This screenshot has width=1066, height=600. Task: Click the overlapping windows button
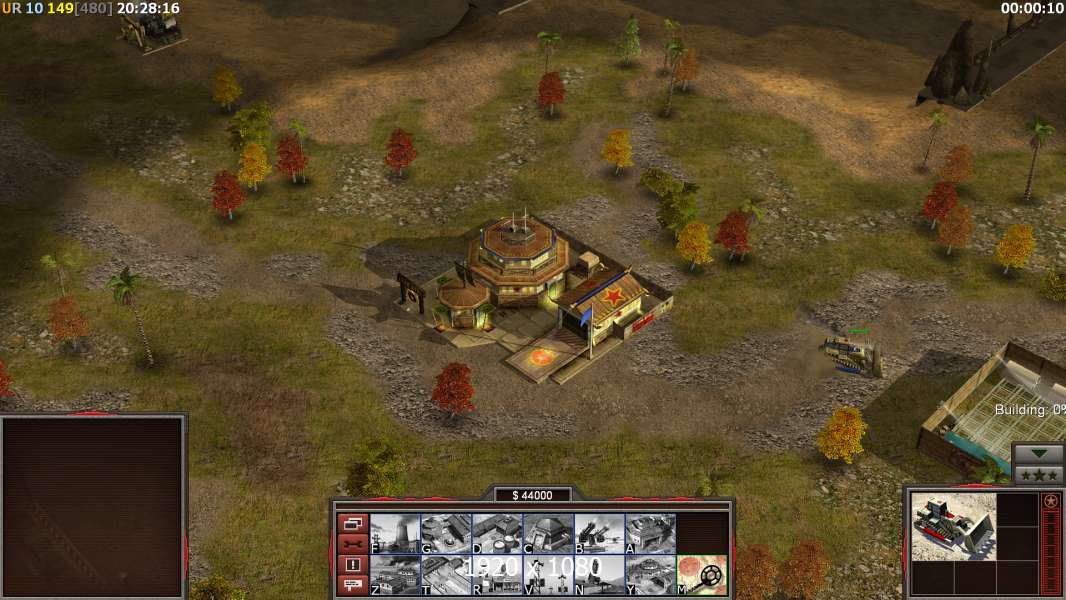(x=352, y=523)
